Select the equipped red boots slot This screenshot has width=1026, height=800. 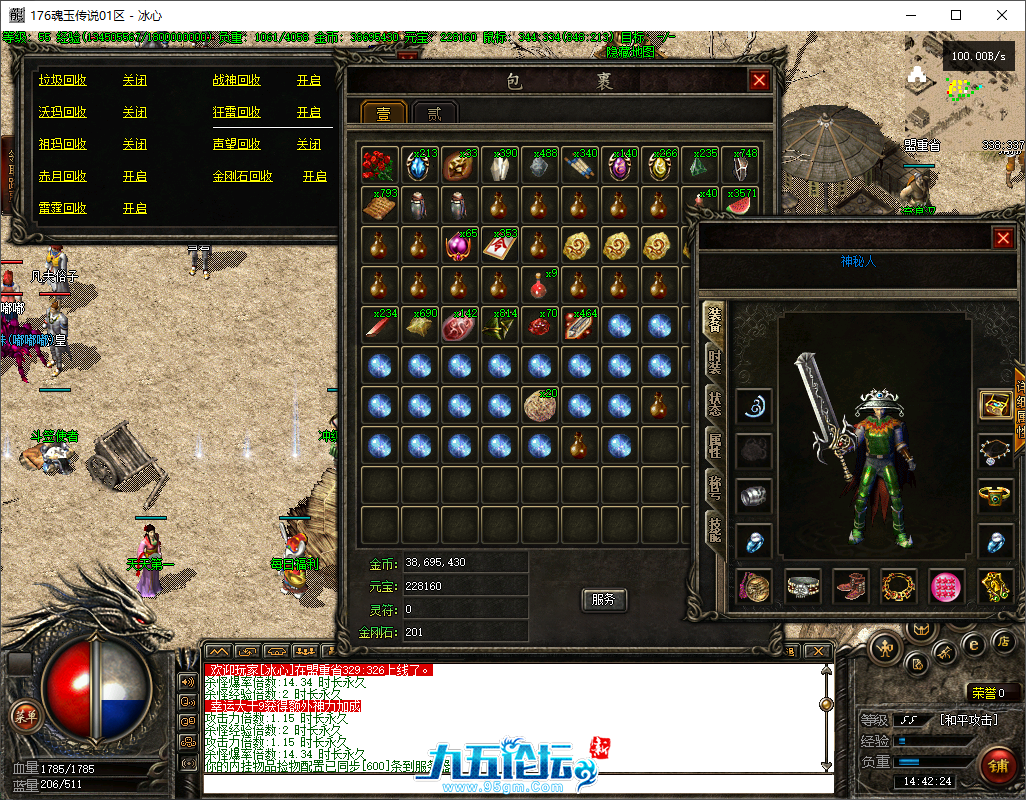pyautogui.click(x=851, y=586)
